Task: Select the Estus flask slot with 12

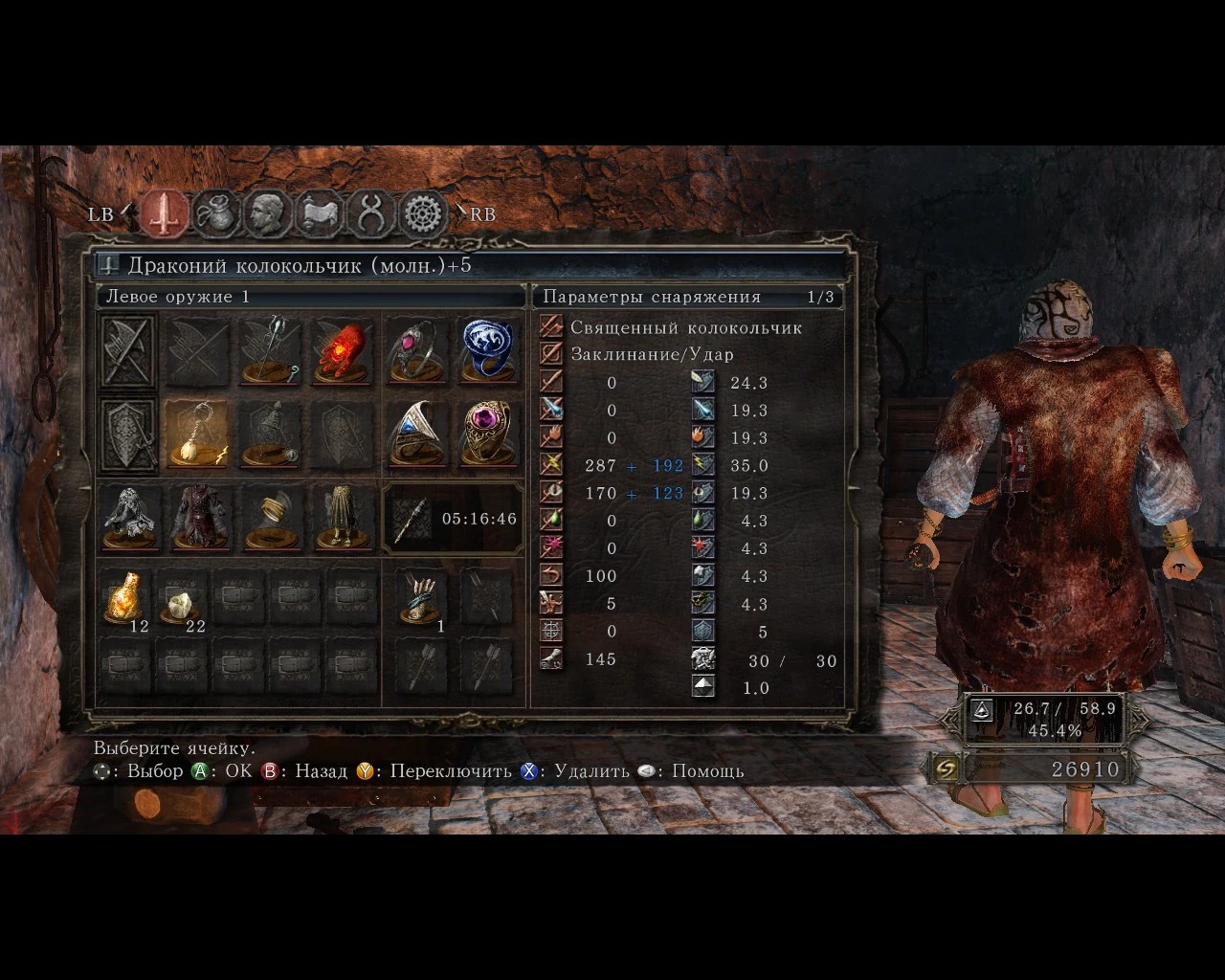Action: (x=125, y=600)
